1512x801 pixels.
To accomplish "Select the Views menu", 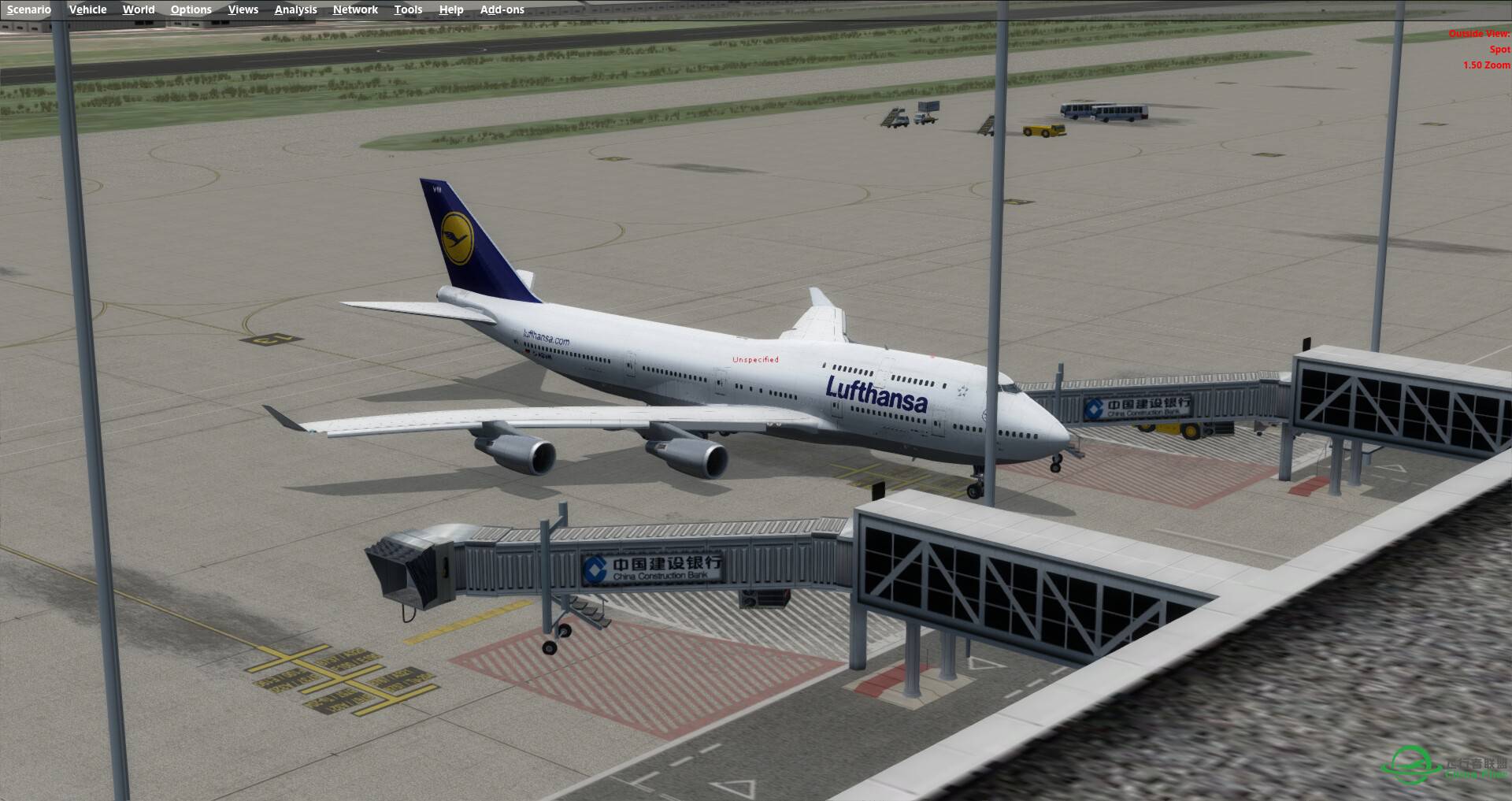I will point(243,9).
